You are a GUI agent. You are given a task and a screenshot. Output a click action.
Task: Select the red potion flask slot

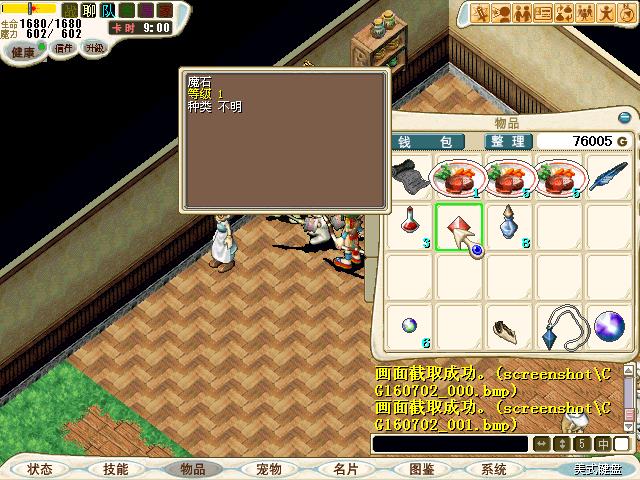(x=408, y=226)
